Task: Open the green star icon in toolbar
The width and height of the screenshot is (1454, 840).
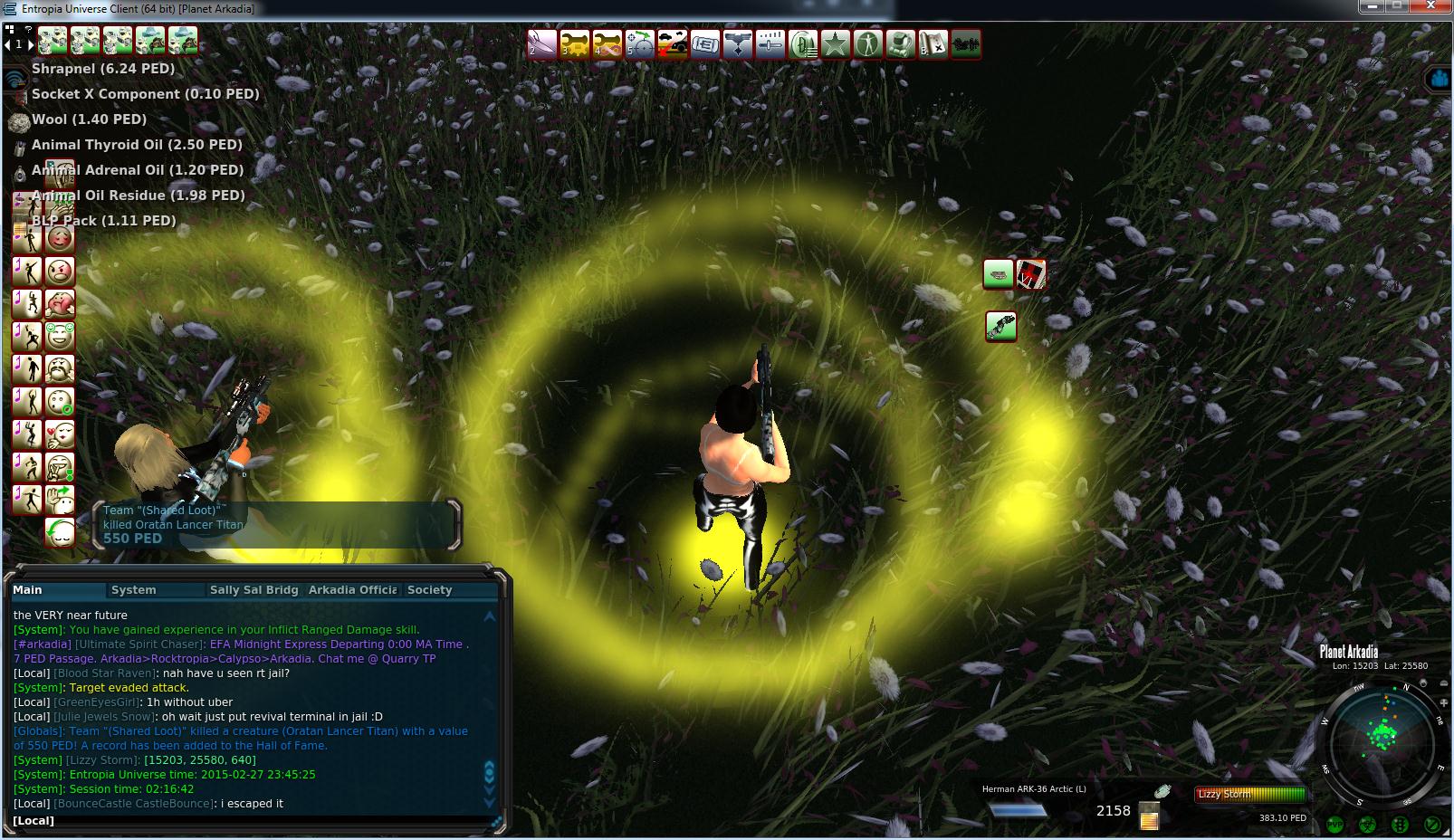Action: tap(835, 43)
